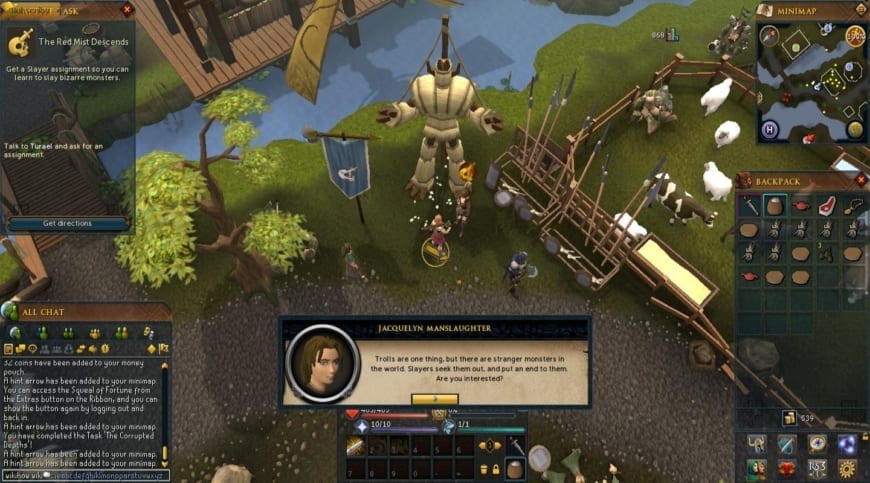This screenshot has height=483, width=870.
Task: Open the settings gear icon
Action: point(848,469)
